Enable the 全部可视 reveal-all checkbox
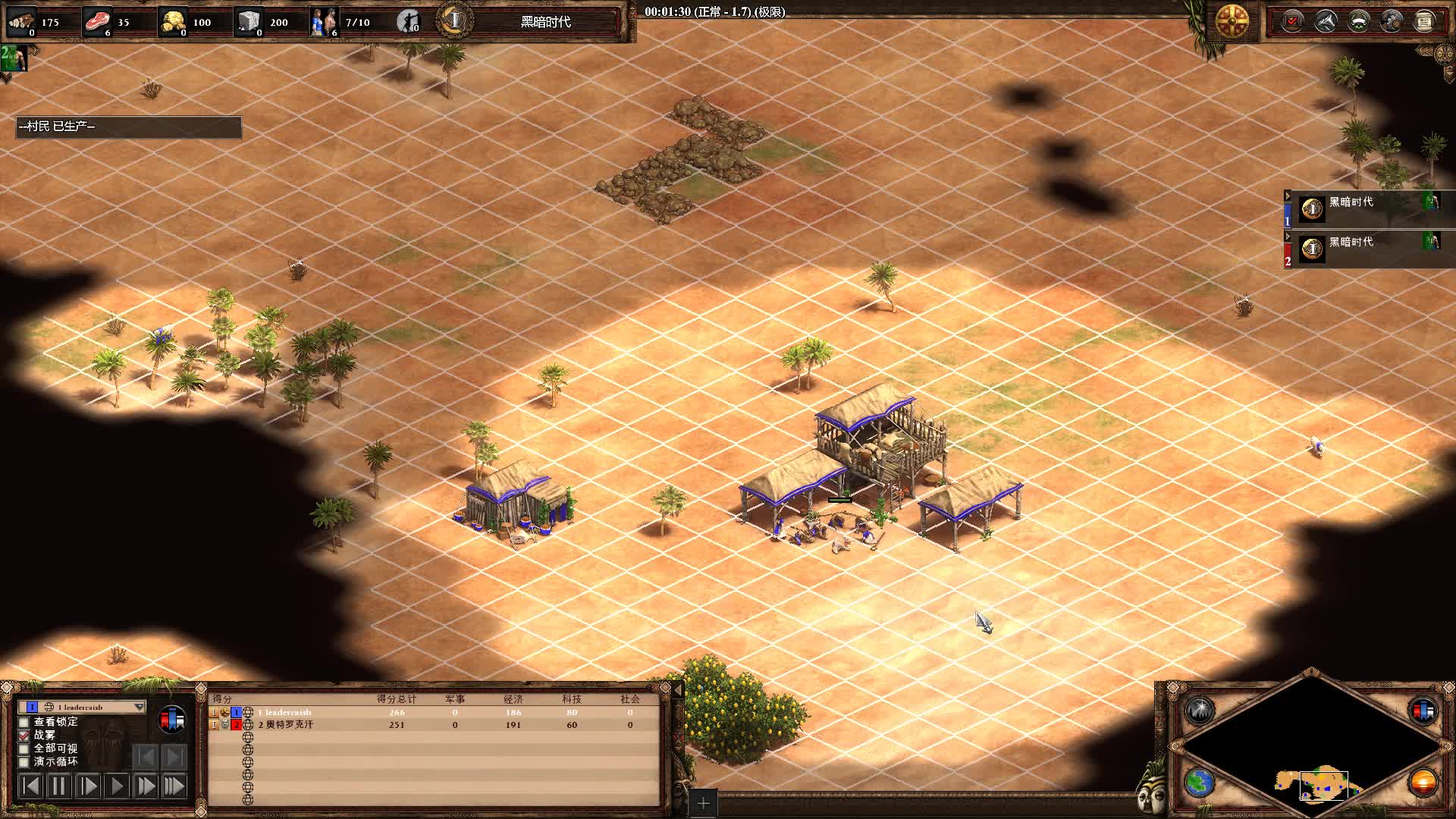 (24, 748)
